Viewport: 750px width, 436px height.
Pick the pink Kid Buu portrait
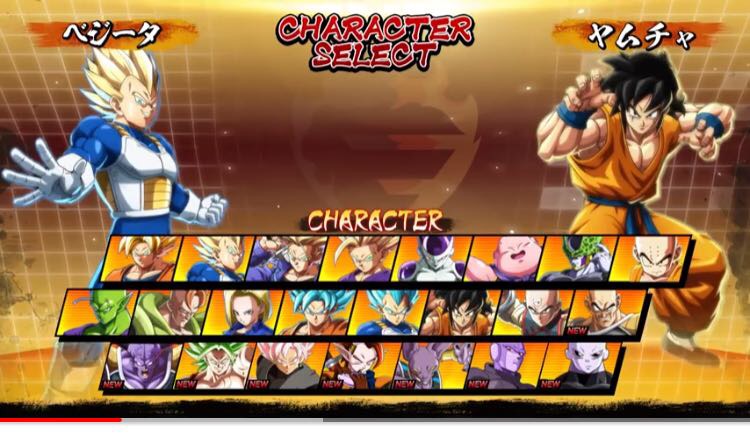(x=503, y=258)
